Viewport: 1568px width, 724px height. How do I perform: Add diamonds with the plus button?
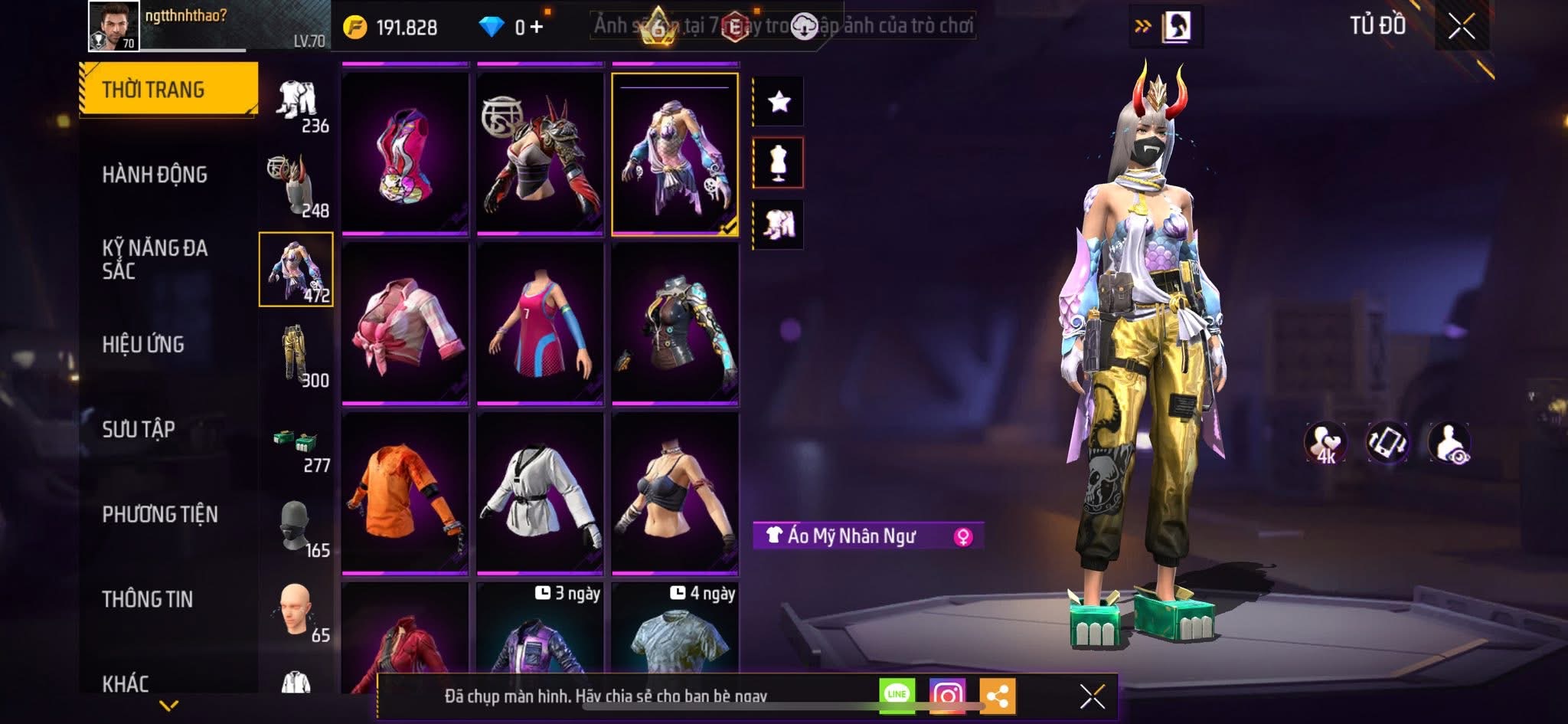(x=537, y=28)
